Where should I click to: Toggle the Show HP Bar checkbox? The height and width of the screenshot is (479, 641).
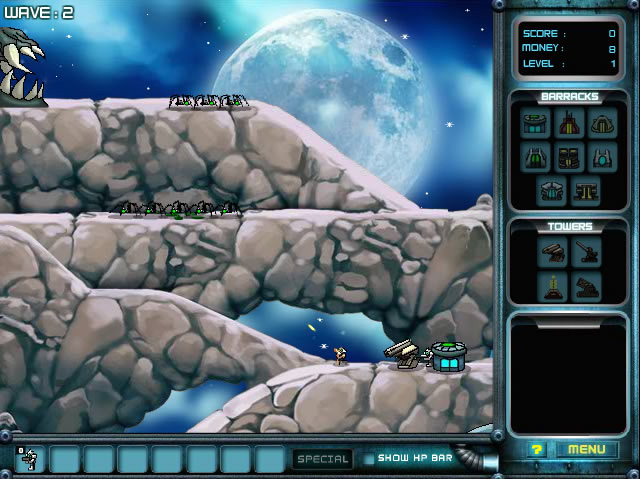click(369, 458)
